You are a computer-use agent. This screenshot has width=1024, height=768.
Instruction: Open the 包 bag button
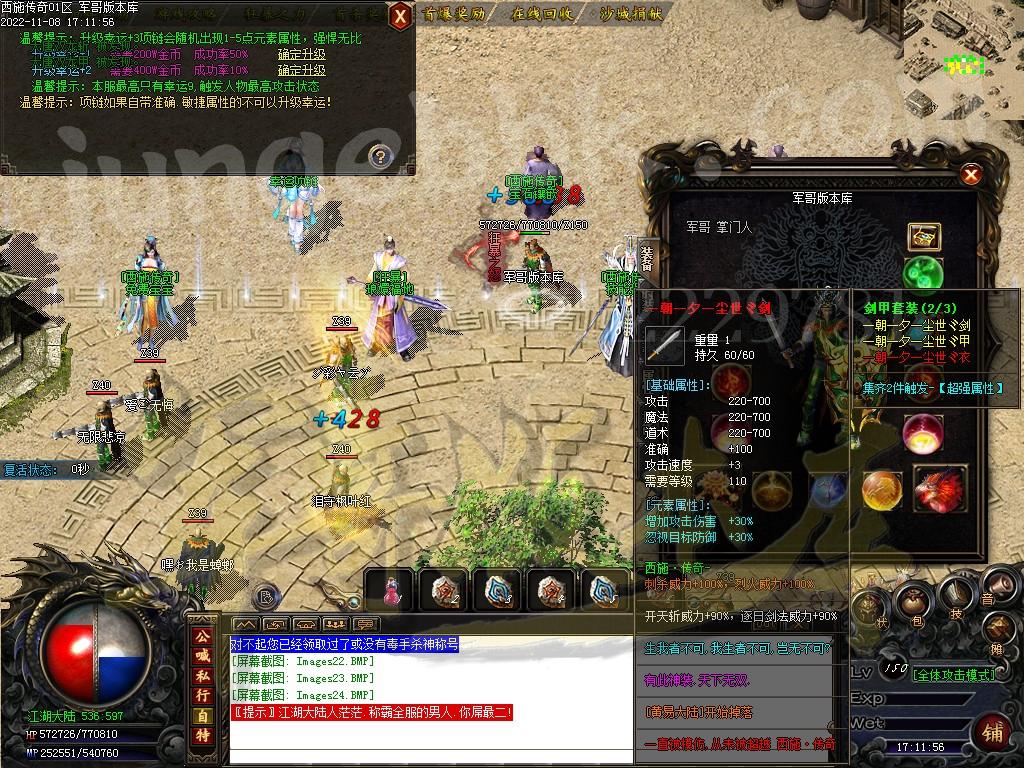coord(911,601)
